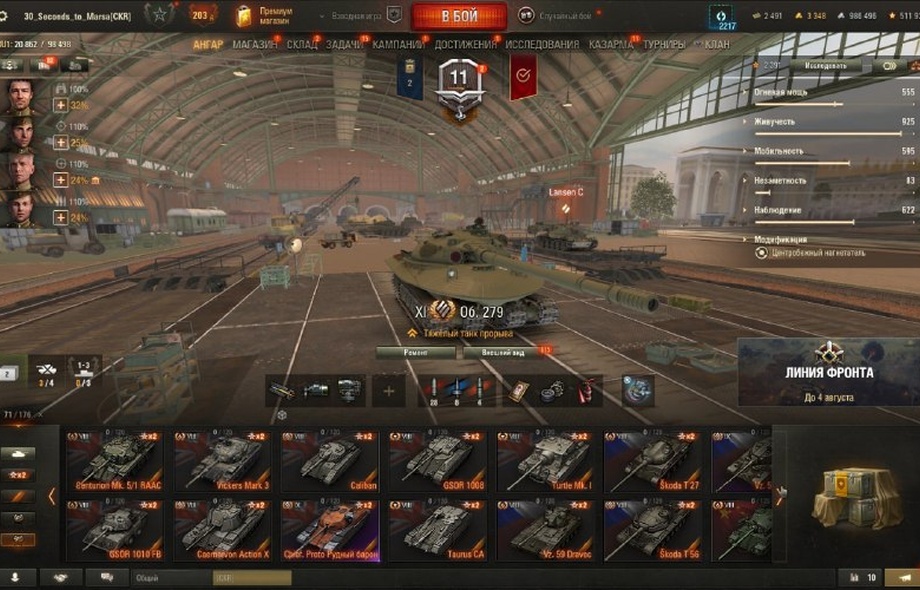
Task: Go to the ЗАДАЧИ missions tab
Action: coord(345,45)
